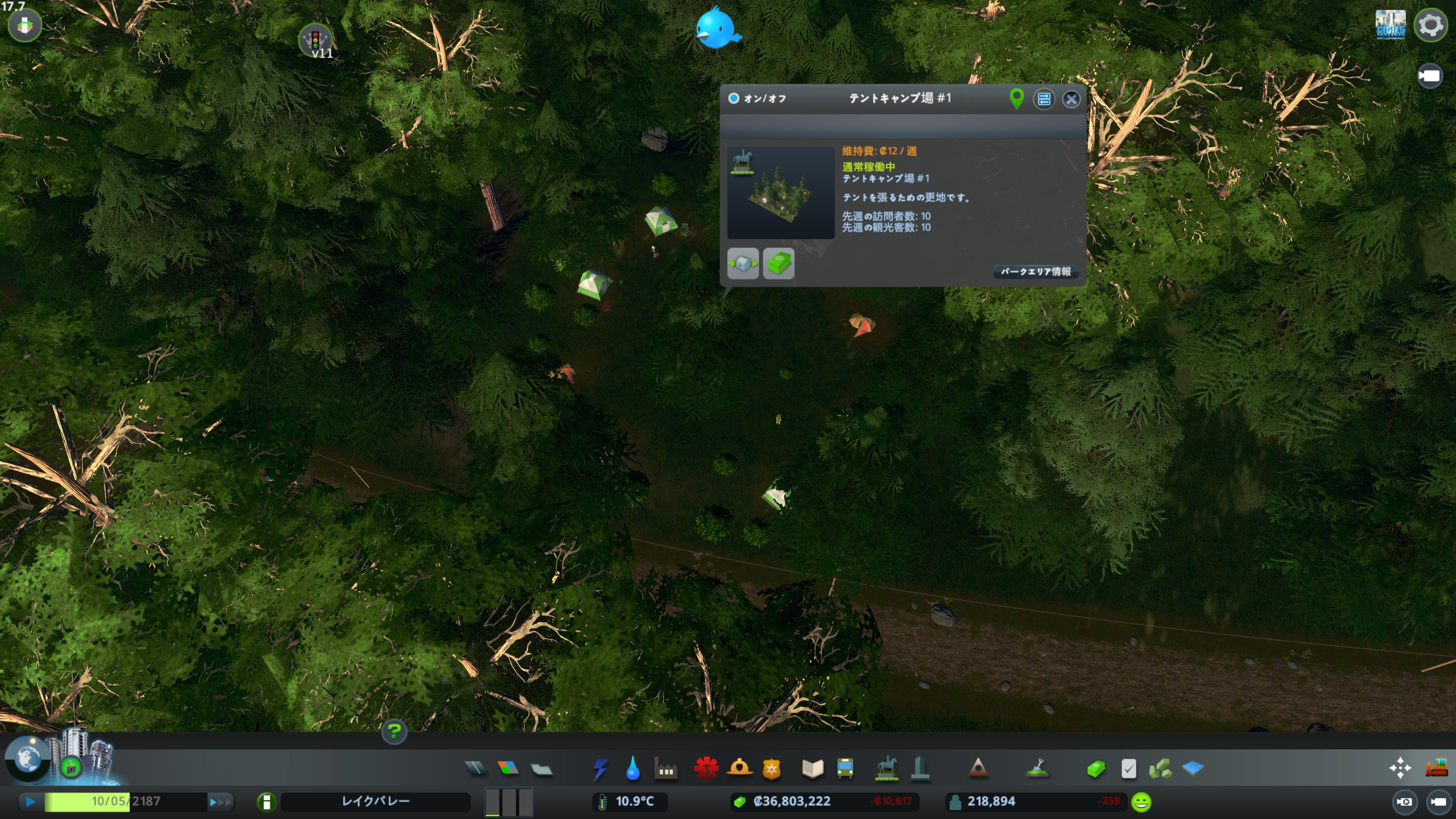Viewport: 1456px width, 819px height.
Task: Open Parks statue menu in toolbar
Action: tap(886, 769)
